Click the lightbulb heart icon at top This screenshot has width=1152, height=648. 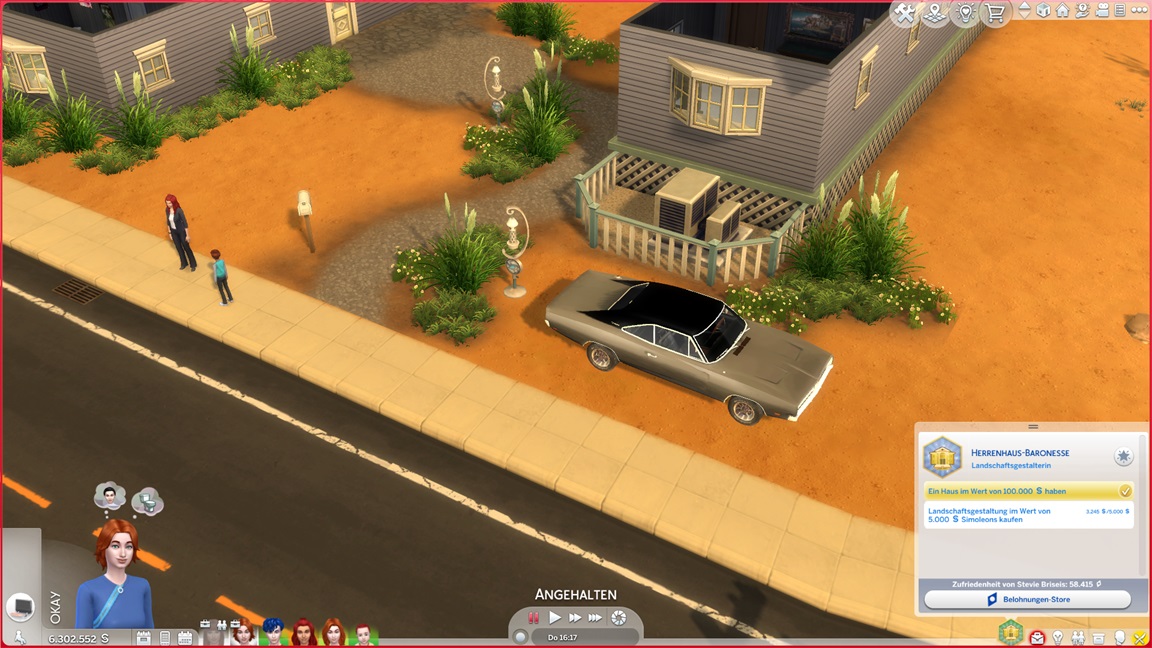coord(965,13)
